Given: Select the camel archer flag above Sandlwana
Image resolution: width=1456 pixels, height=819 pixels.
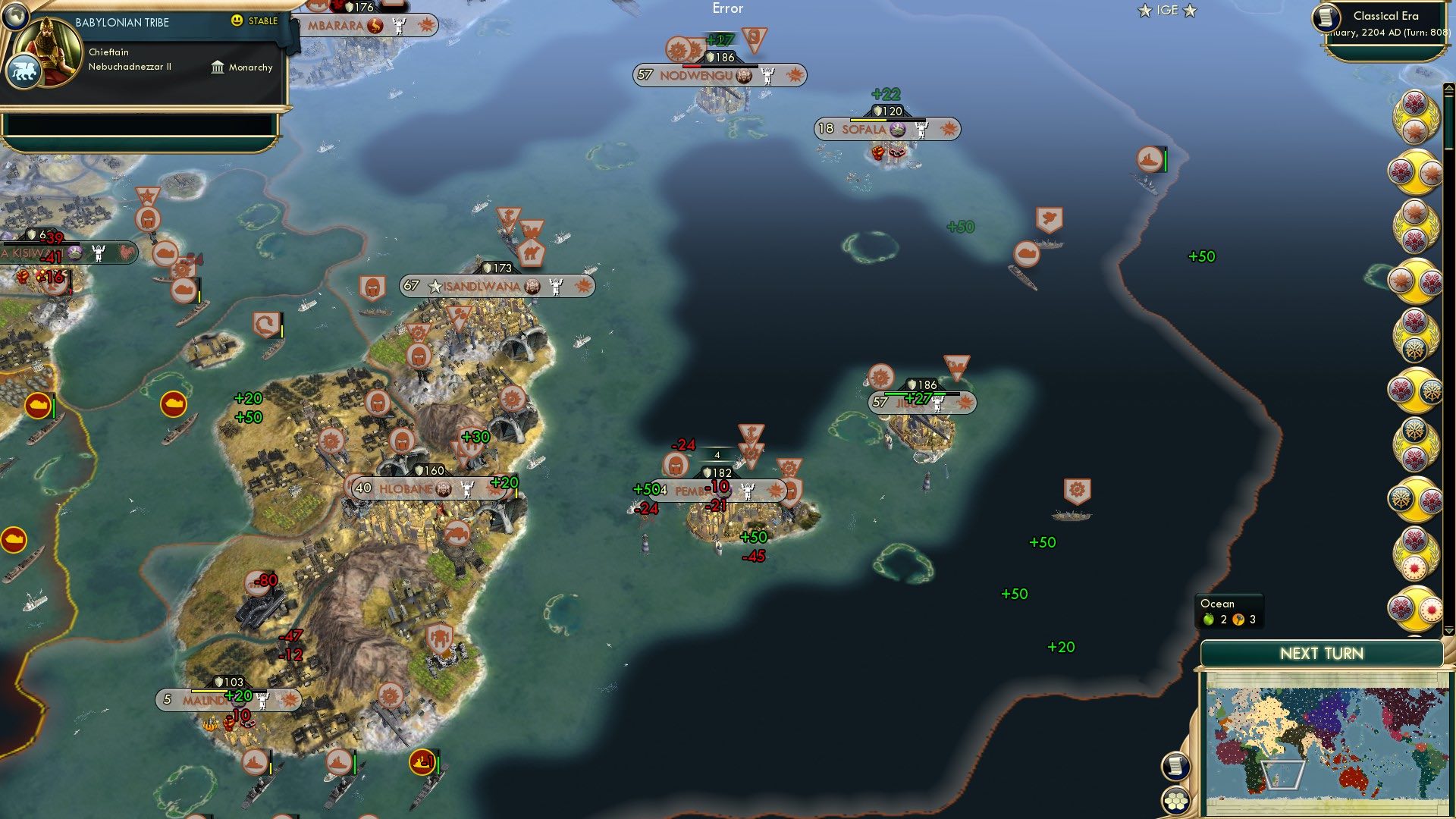Looking at the screenshot, I should (x=533, y=252).
